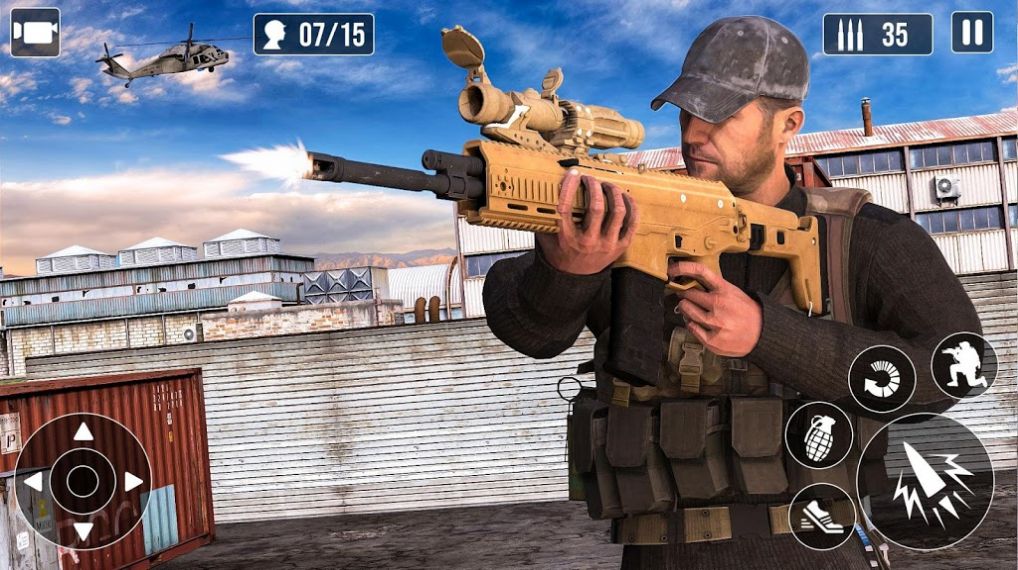Toggle the video camera view
The height and width of the screenshot is (570, 1018).
35,33
